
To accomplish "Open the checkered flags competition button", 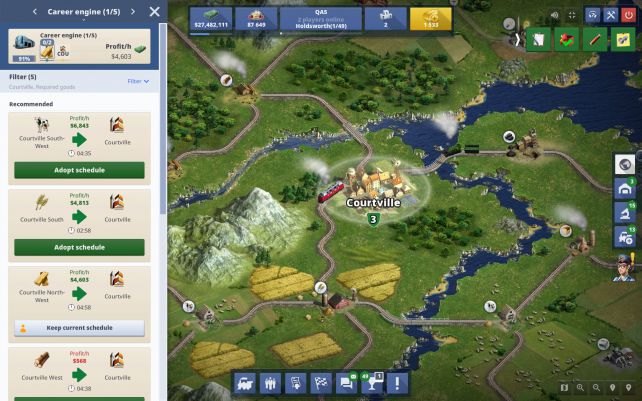I will pos(321,382).
